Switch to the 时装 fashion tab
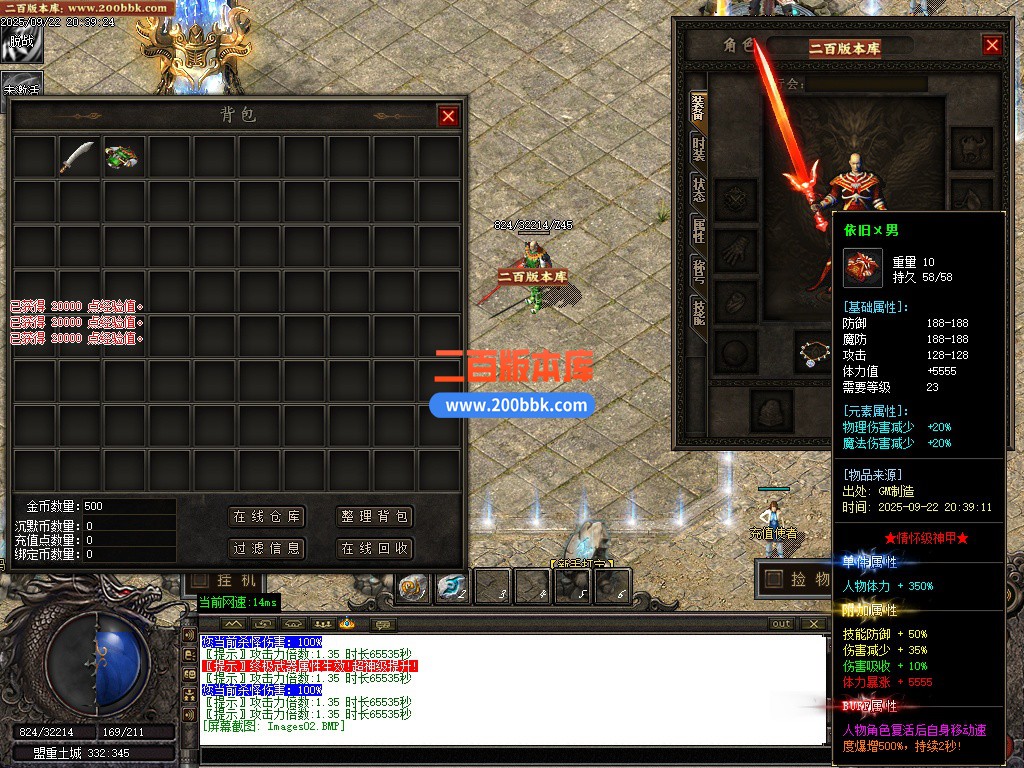This screenshot has height=768, width=1024. coord(698,150)
